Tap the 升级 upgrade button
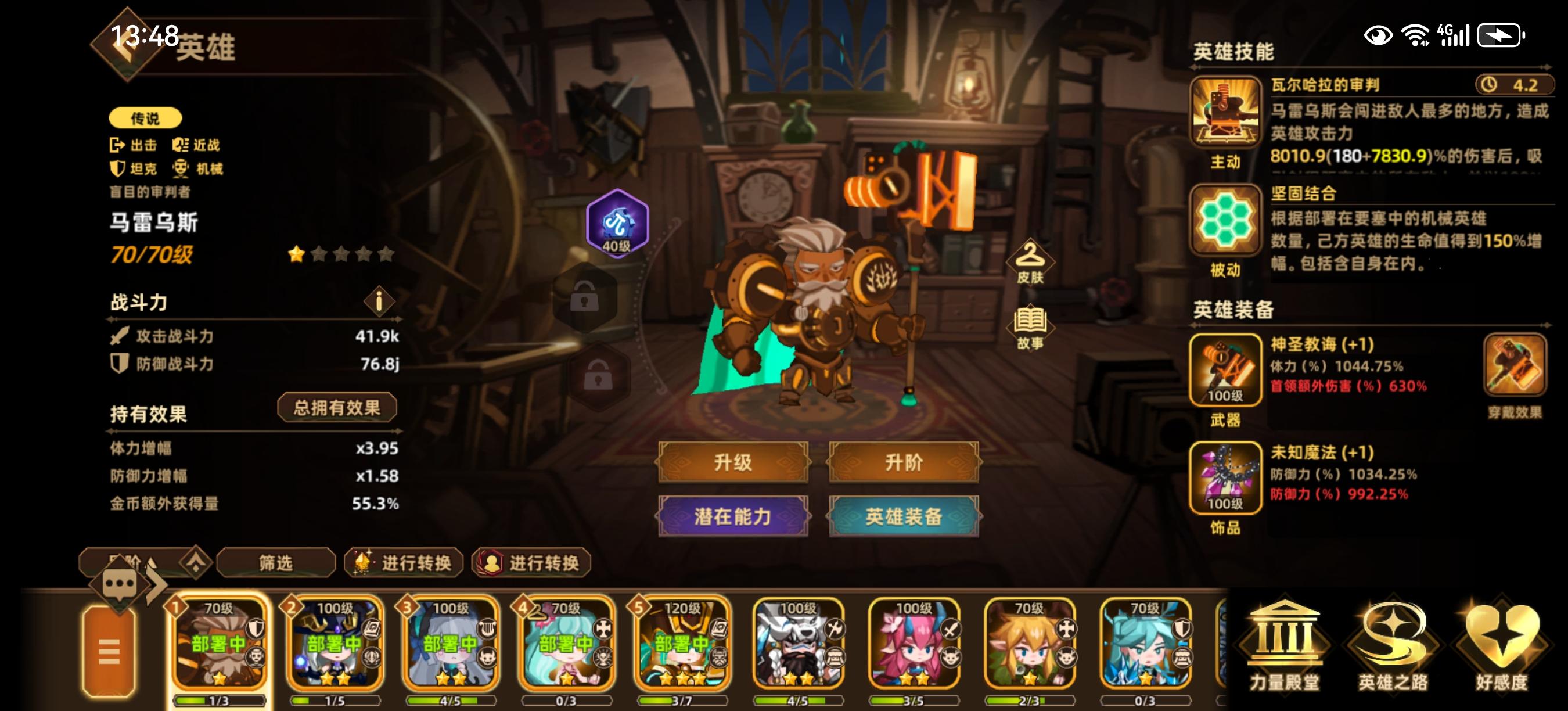Image resolution: width=1568 pixels, height=711 pixels. coord(733,462)
